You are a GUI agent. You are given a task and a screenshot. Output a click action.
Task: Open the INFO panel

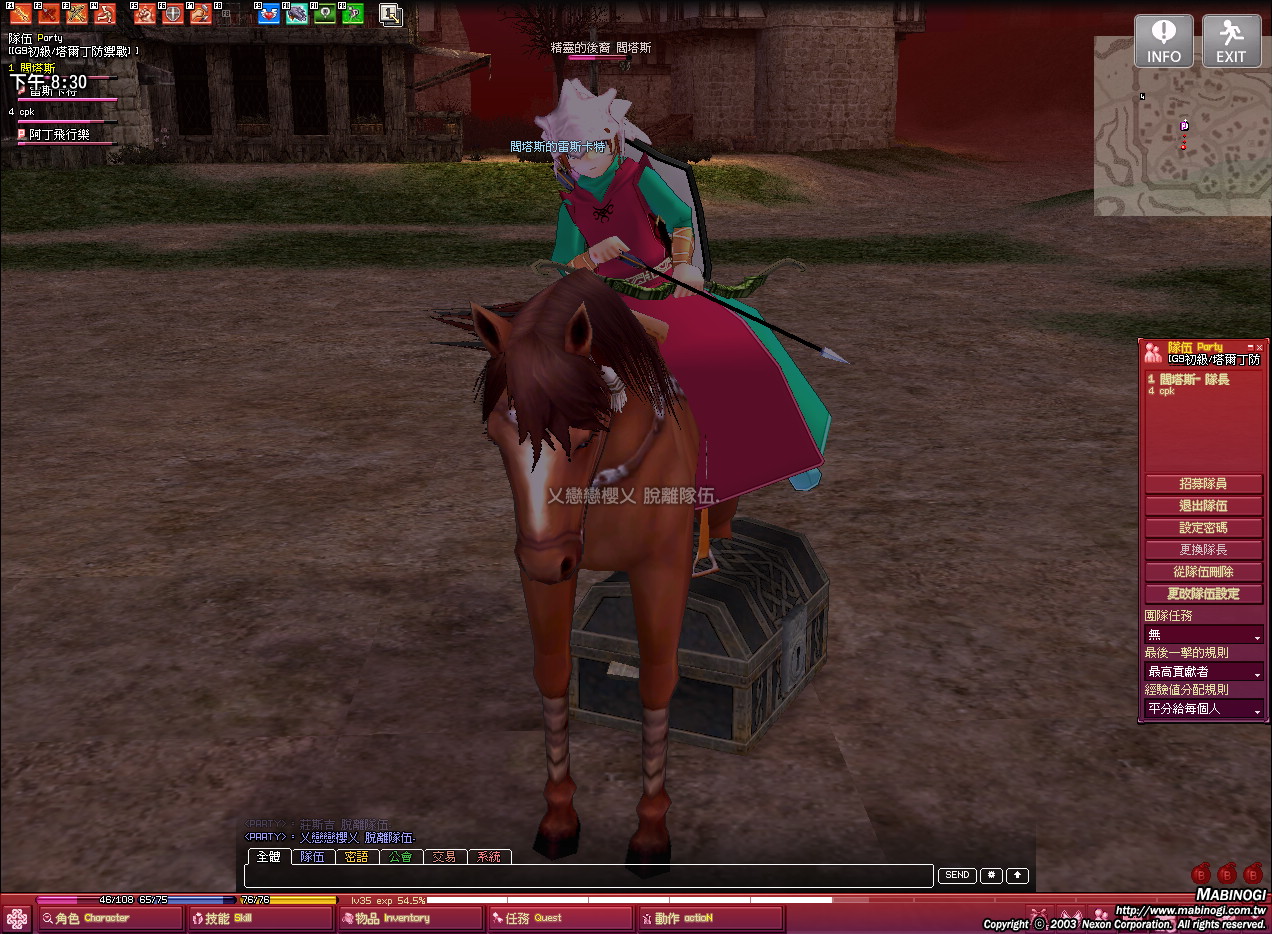(x=1163, y=42)
